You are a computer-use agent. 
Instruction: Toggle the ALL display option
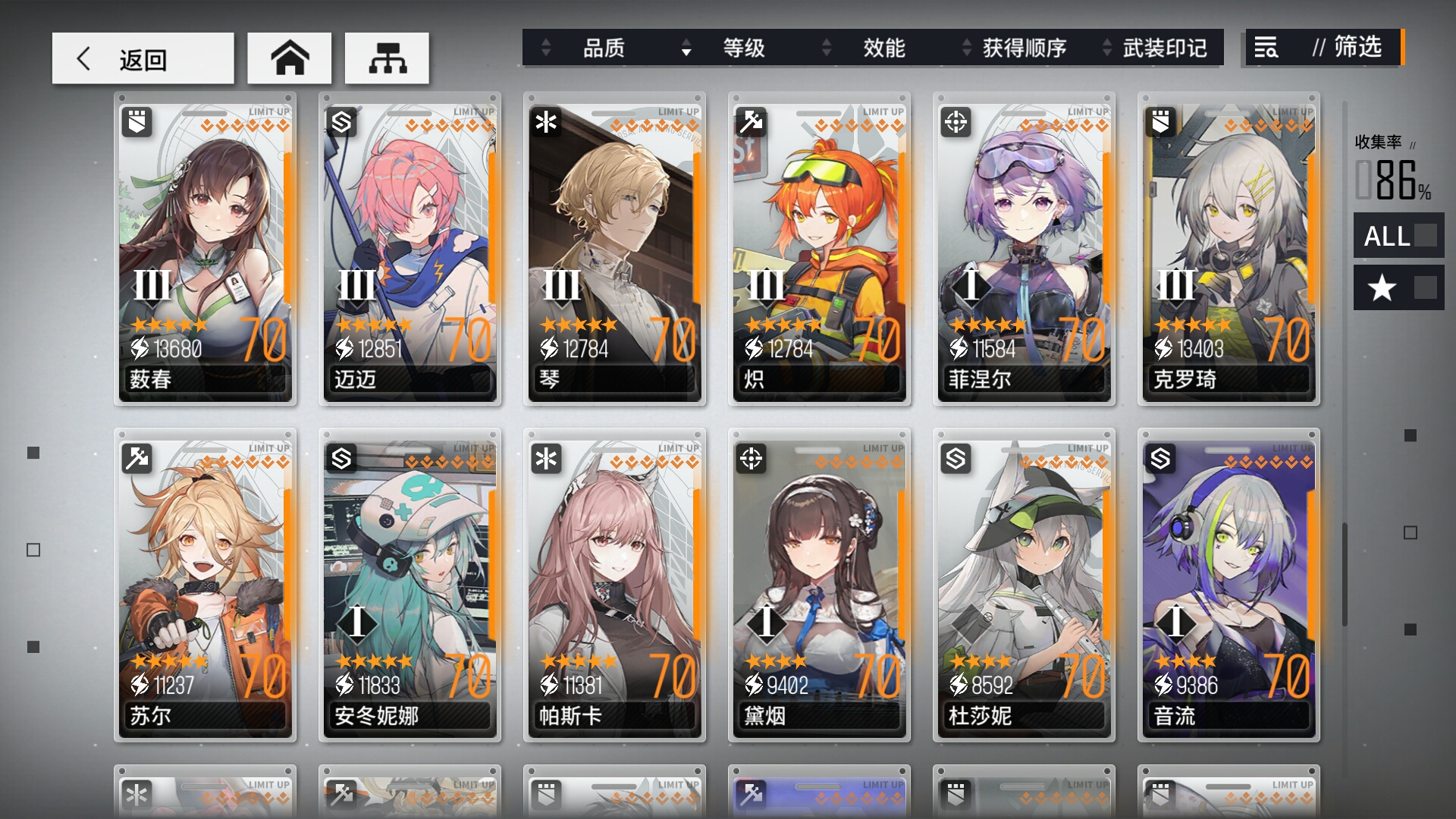click(x=1398, y=236)
